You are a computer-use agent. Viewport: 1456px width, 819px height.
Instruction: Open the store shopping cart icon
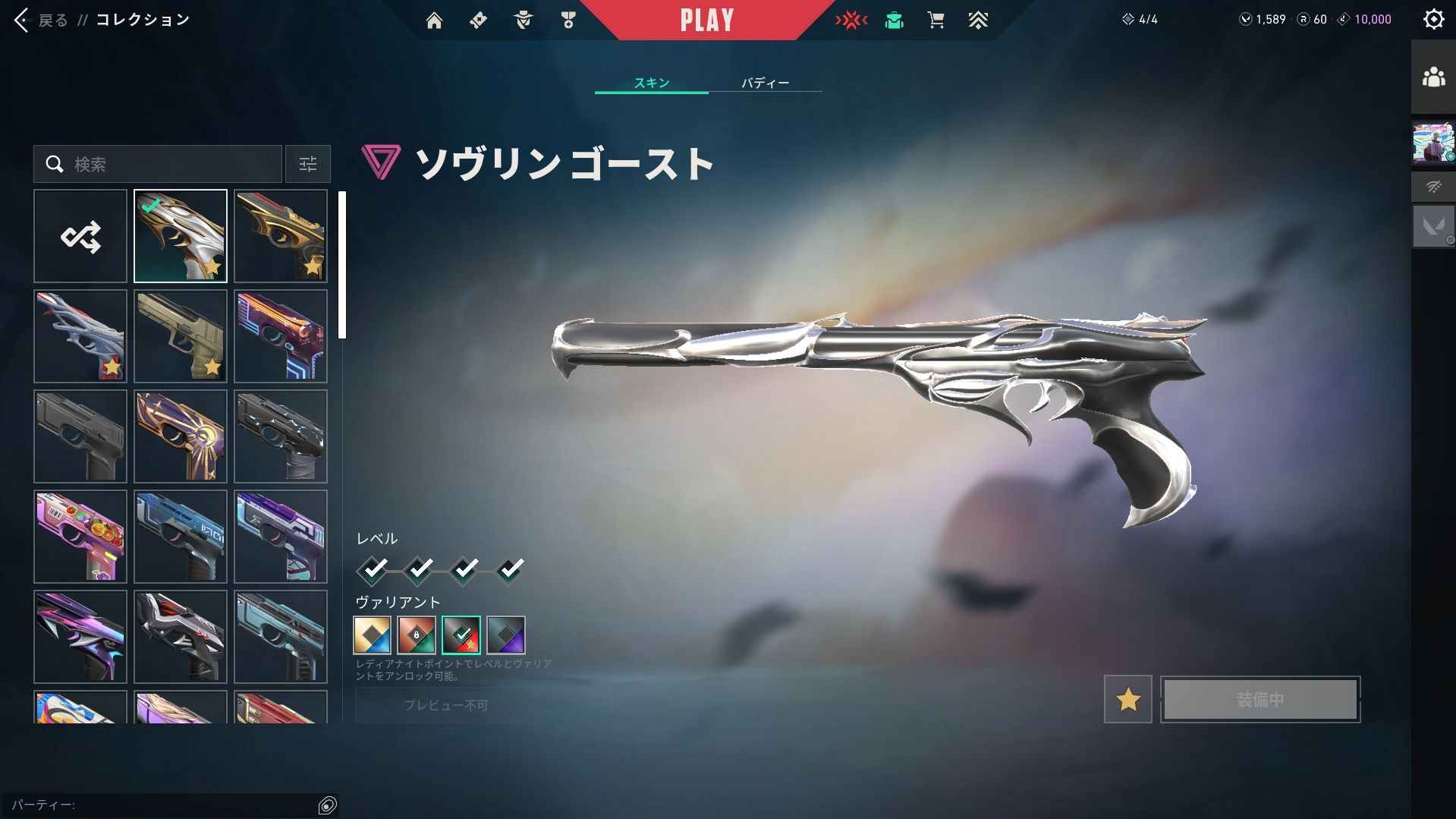pos(936,20)
